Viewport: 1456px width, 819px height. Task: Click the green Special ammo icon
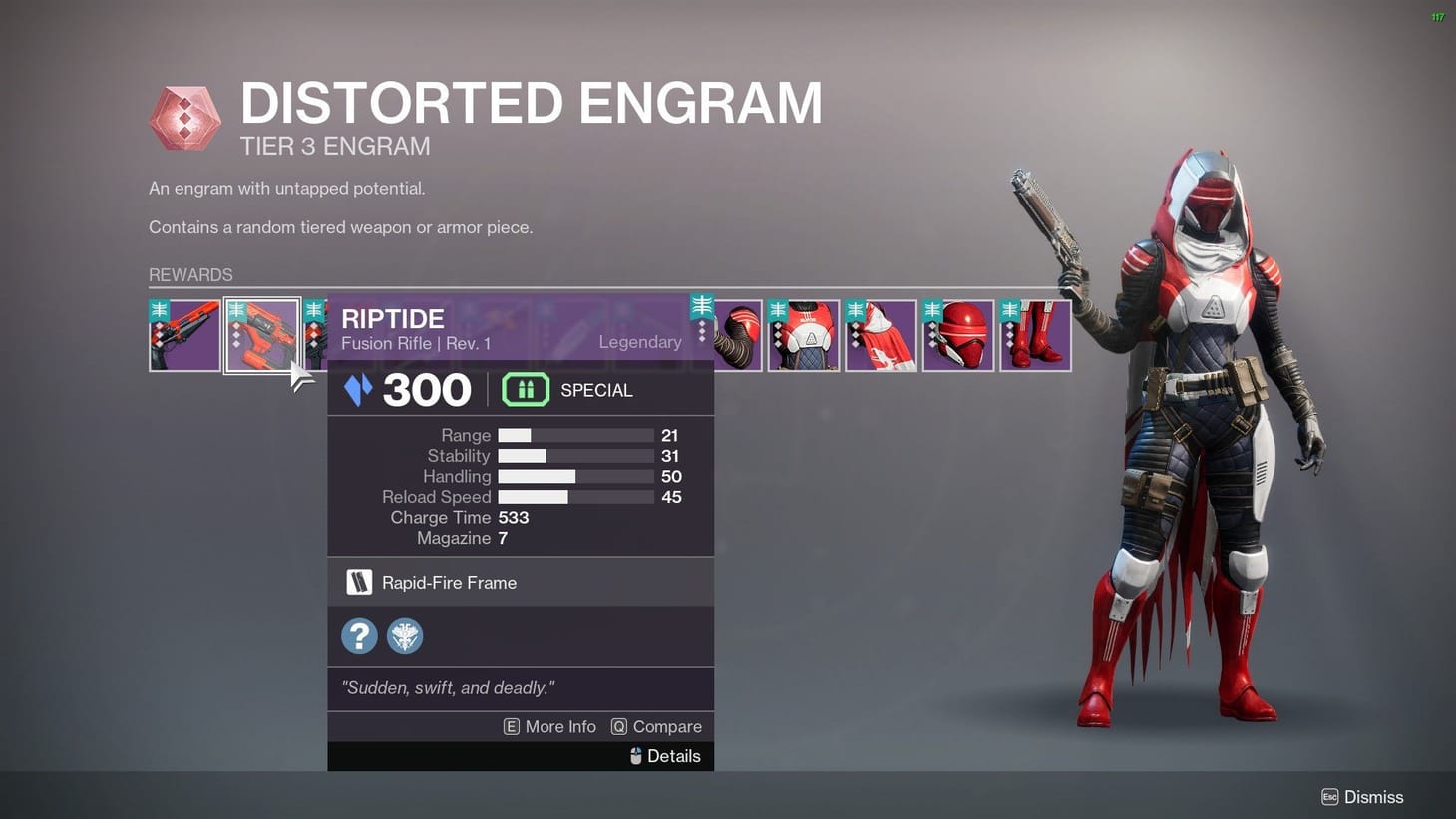coord(526,390)
